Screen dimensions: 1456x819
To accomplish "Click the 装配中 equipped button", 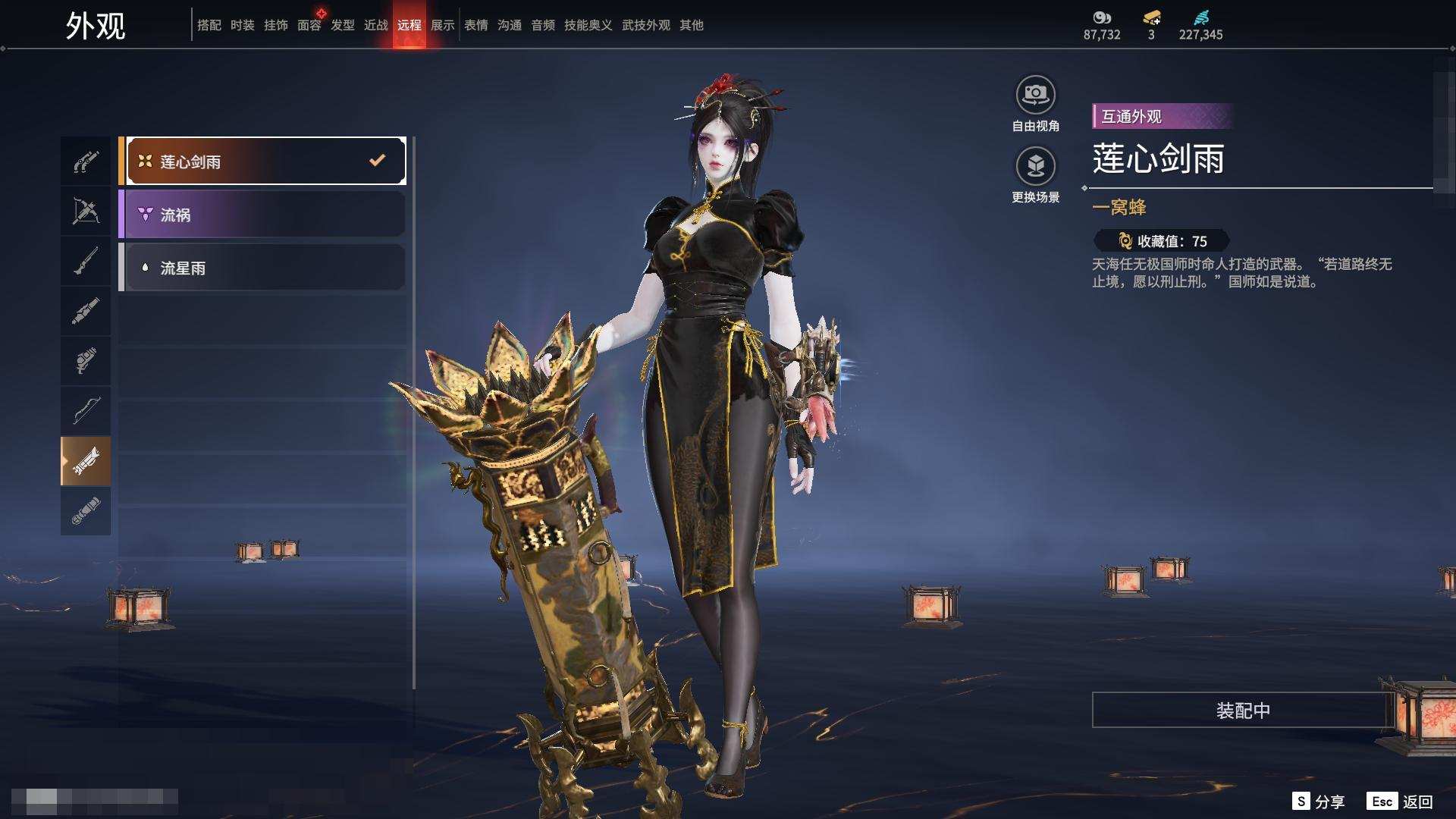I will 1243,711.
